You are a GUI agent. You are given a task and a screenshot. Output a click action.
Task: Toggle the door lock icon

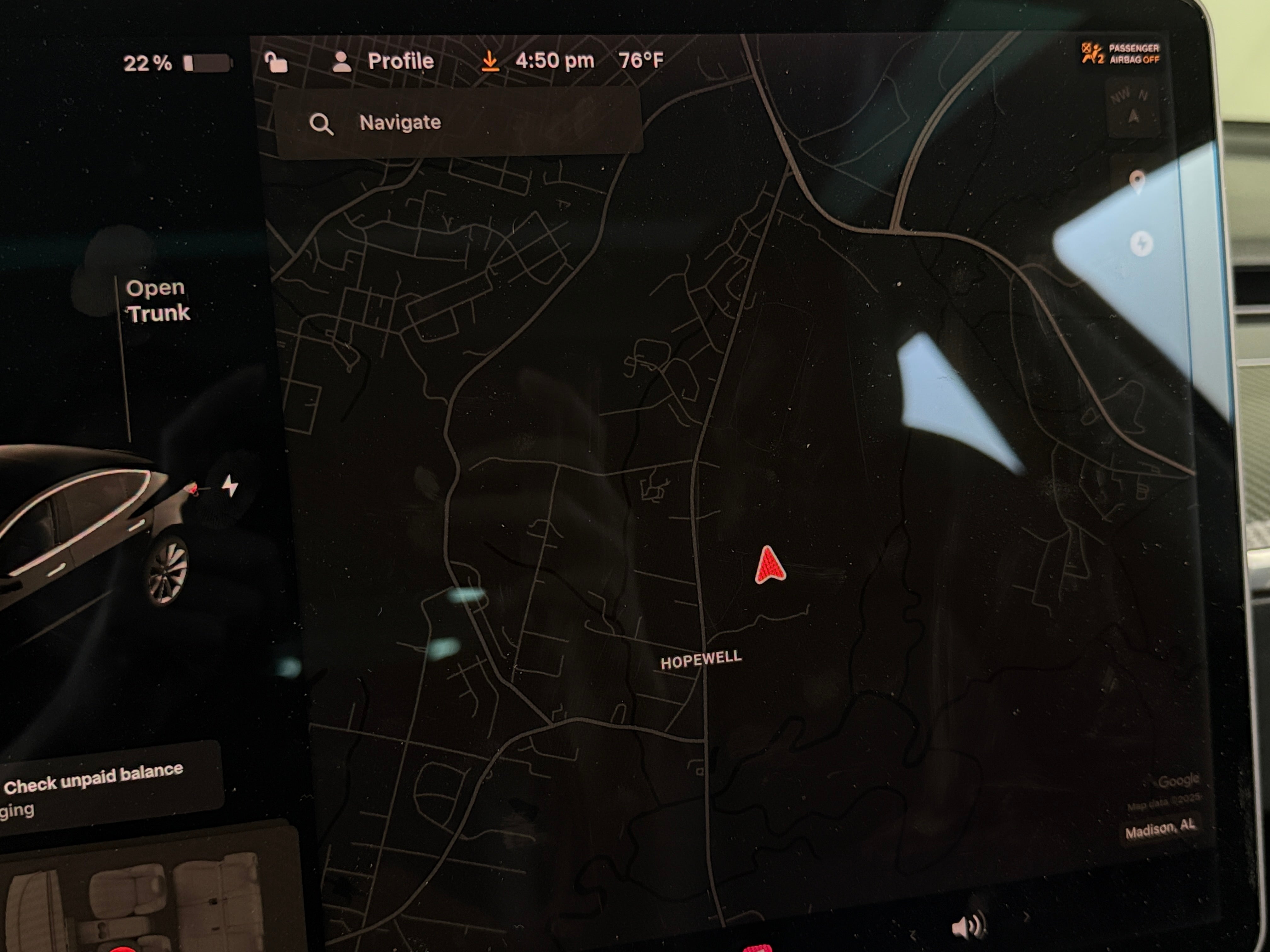point(276,62)
